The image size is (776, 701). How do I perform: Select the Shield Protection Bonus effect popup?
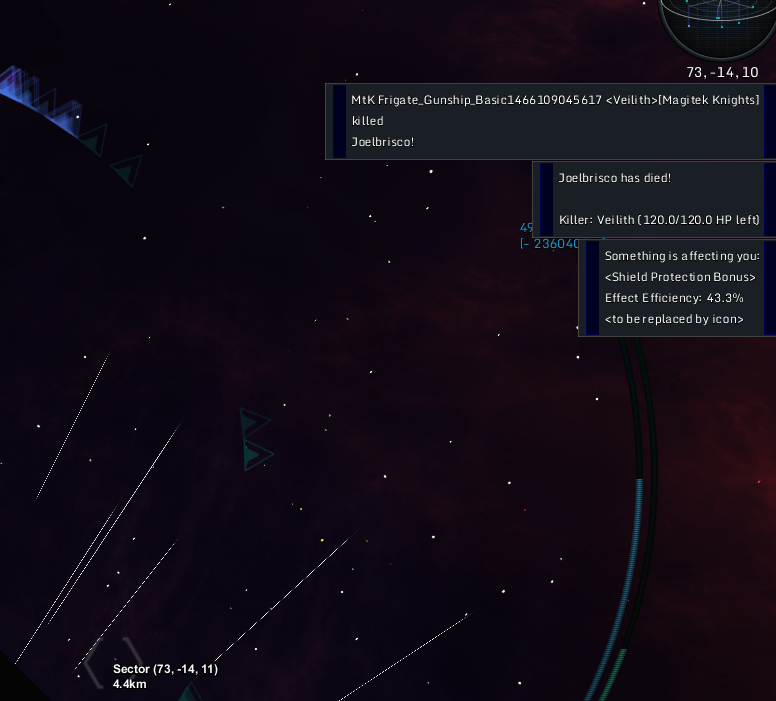[677, 287]
